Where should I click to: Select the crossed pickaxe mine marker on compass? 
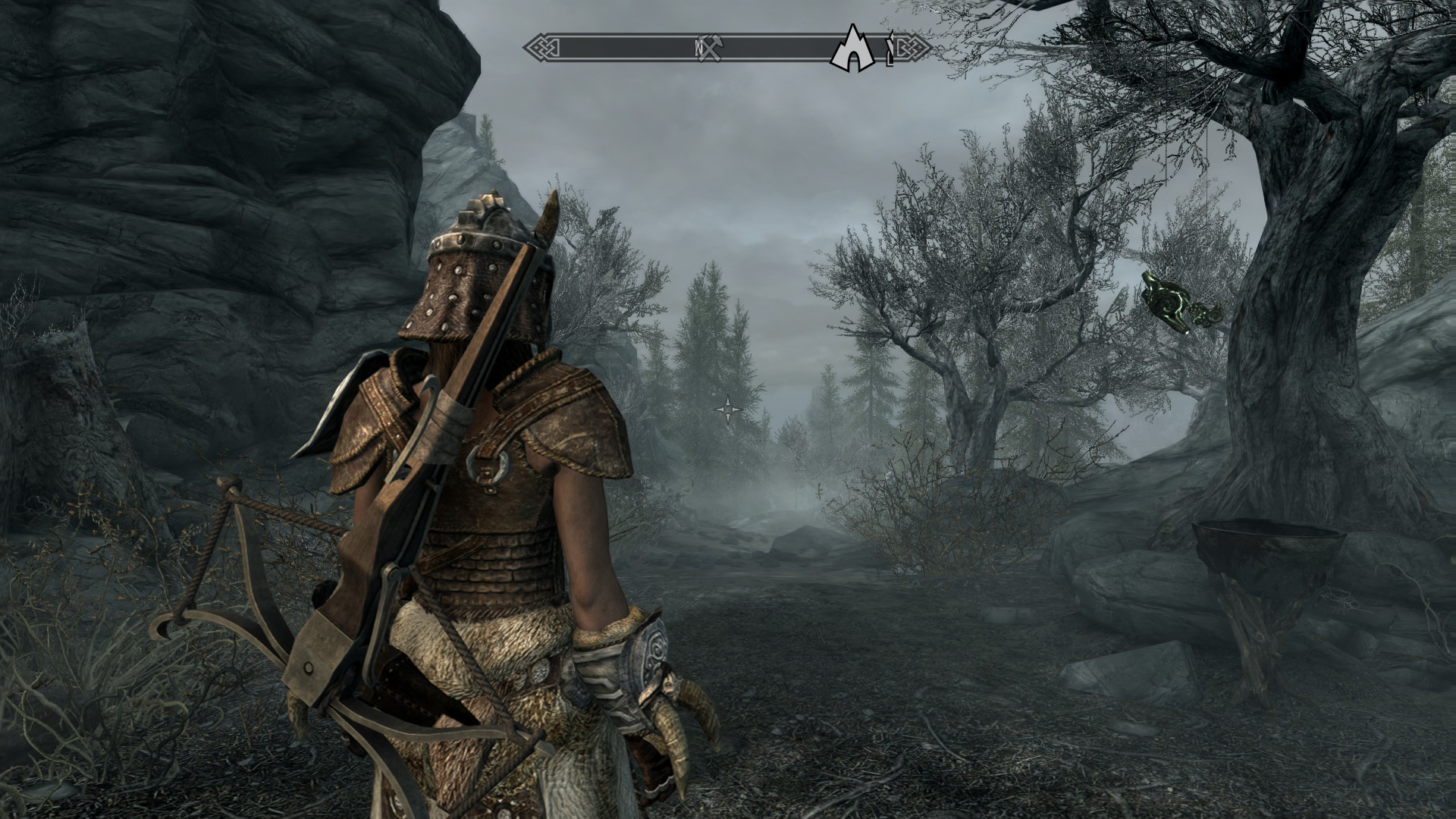[x=712, y=48]
